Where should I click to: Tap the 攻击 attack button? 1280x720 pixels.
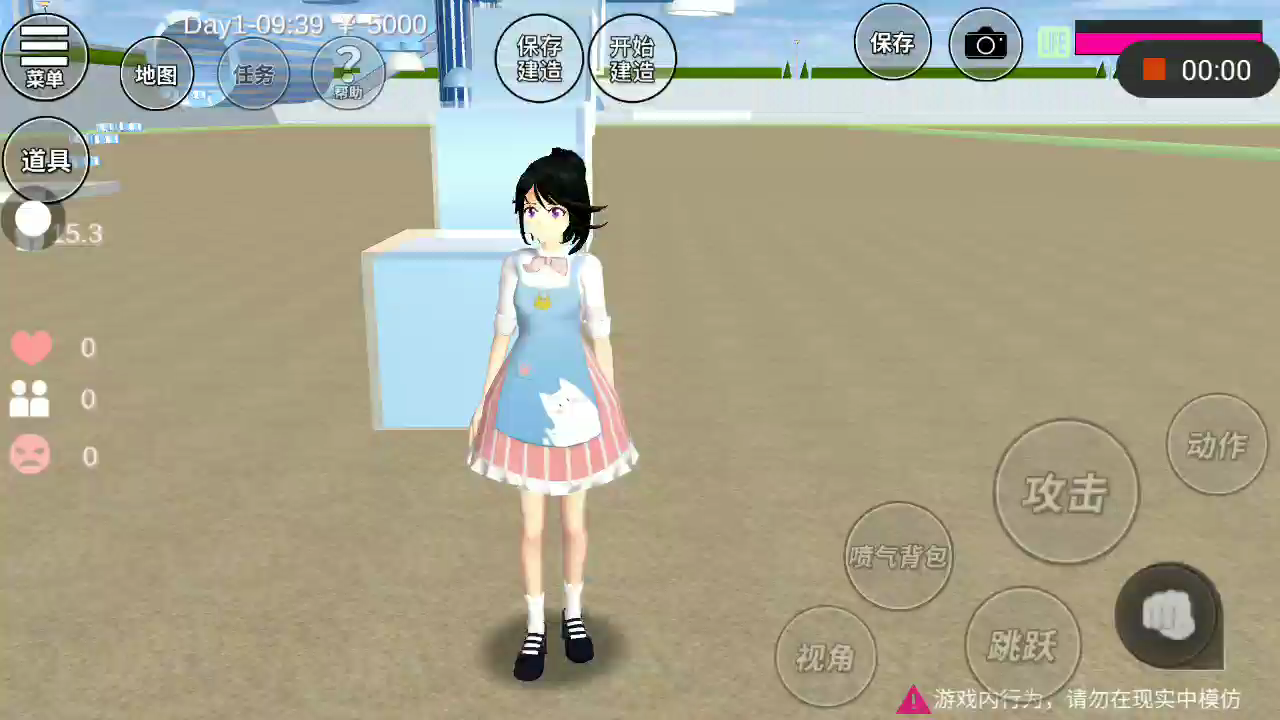point(1066,492)
